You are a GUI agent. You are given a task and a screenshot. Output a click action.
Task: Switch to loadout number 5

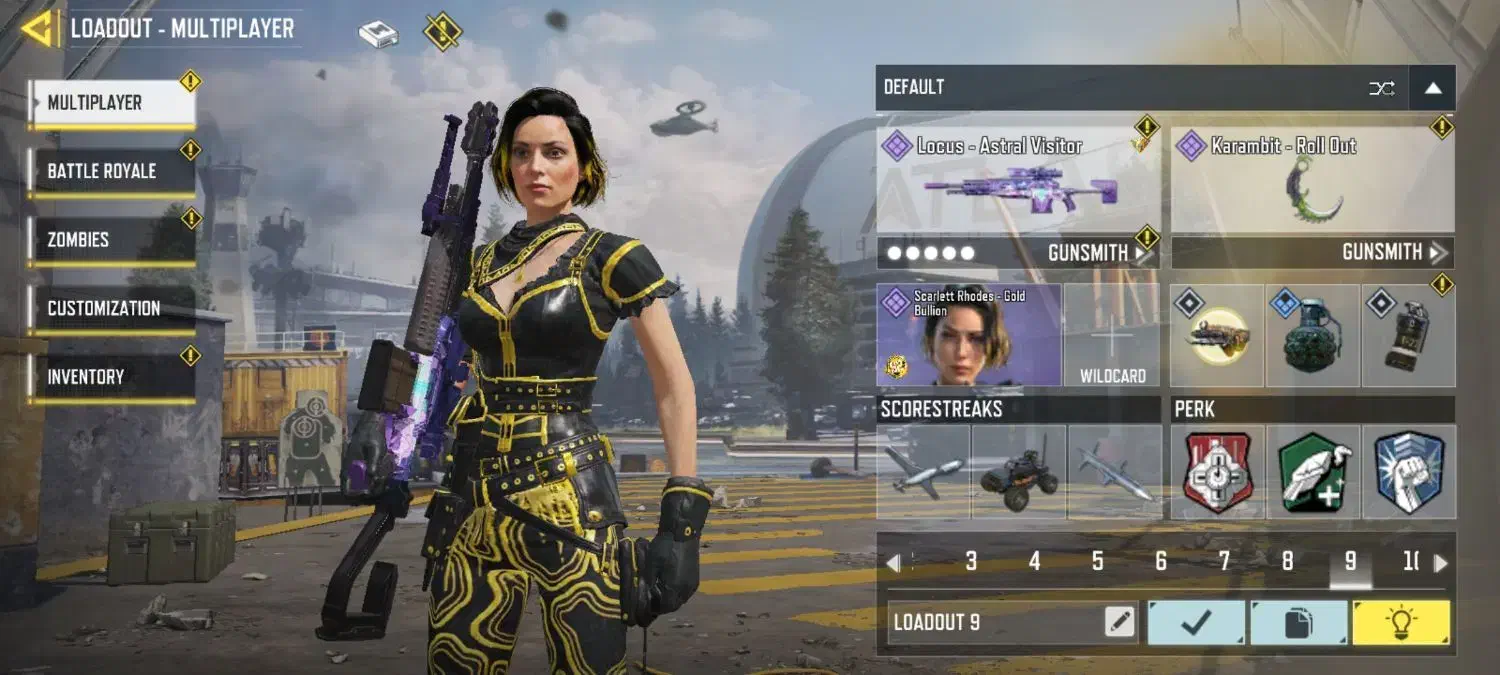[1097, 562]
